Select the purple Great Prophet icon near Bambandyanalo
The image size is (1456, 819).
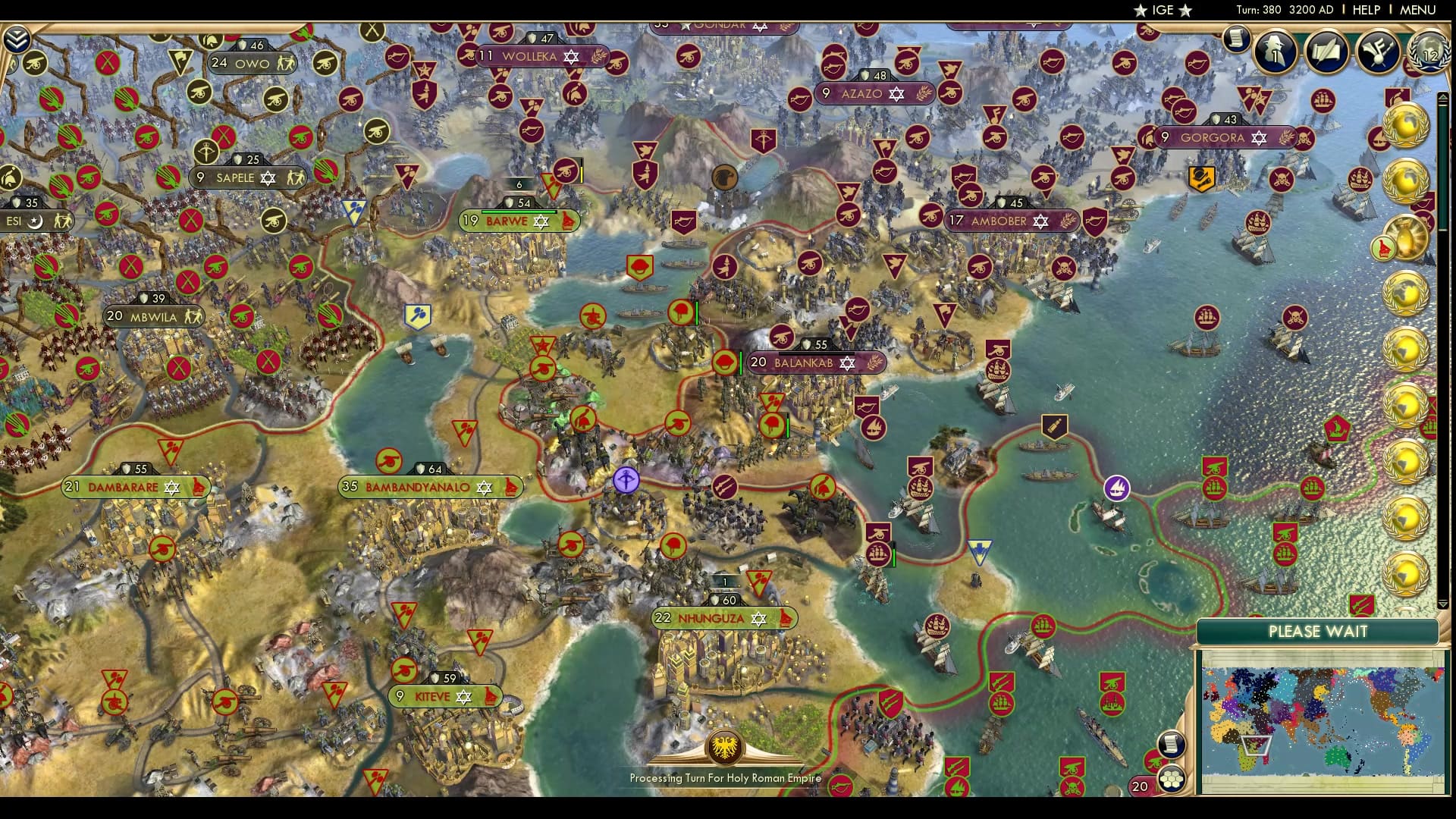(x=626, y=481)
